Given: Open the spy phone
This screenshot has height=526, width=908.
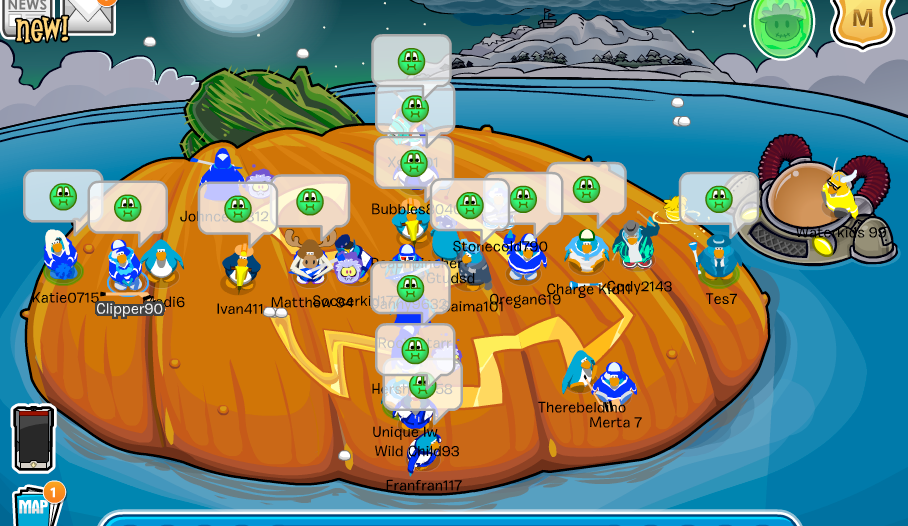Looking at the screenshot, I should click(x=33, y=438).
